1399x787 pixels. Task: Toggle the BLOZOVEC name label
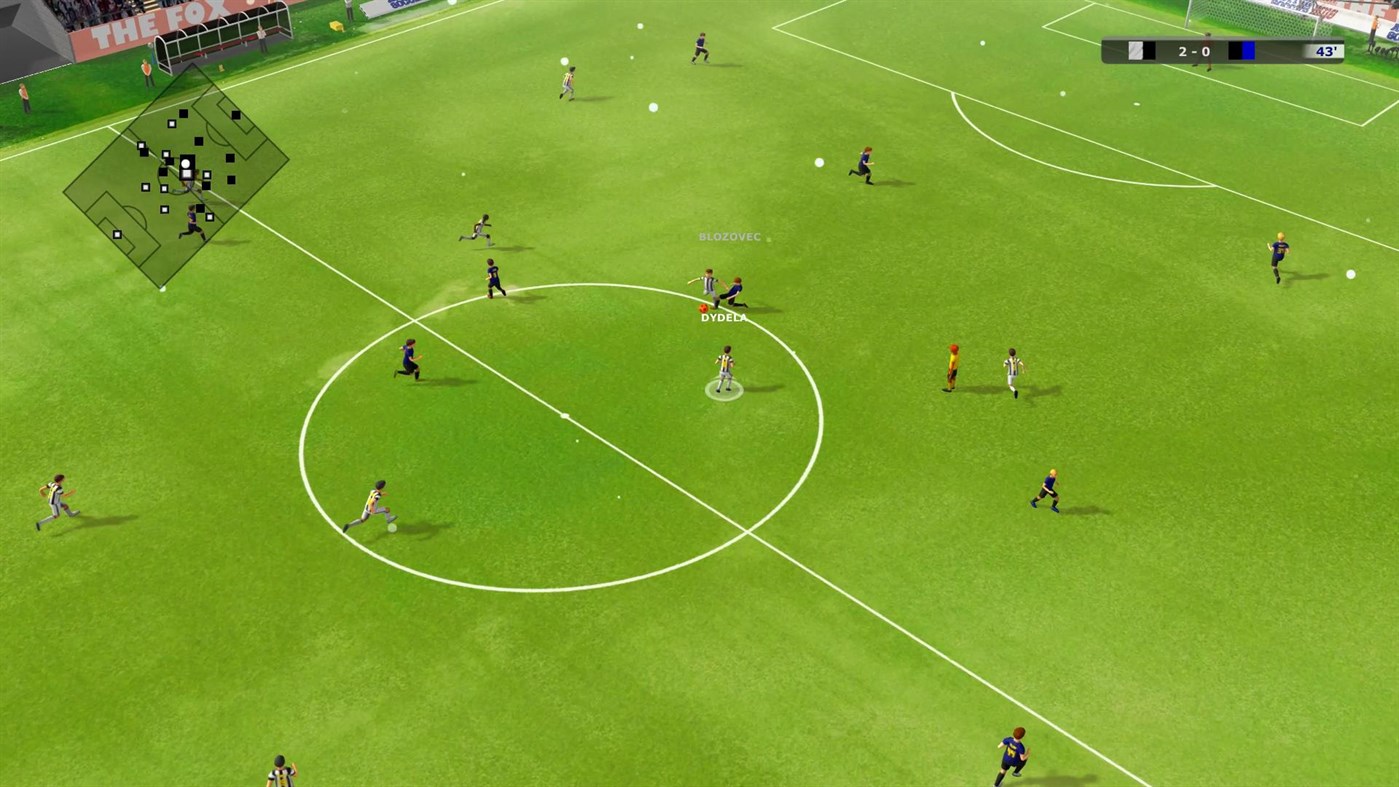pyautogui.click(x=729, y=237)
